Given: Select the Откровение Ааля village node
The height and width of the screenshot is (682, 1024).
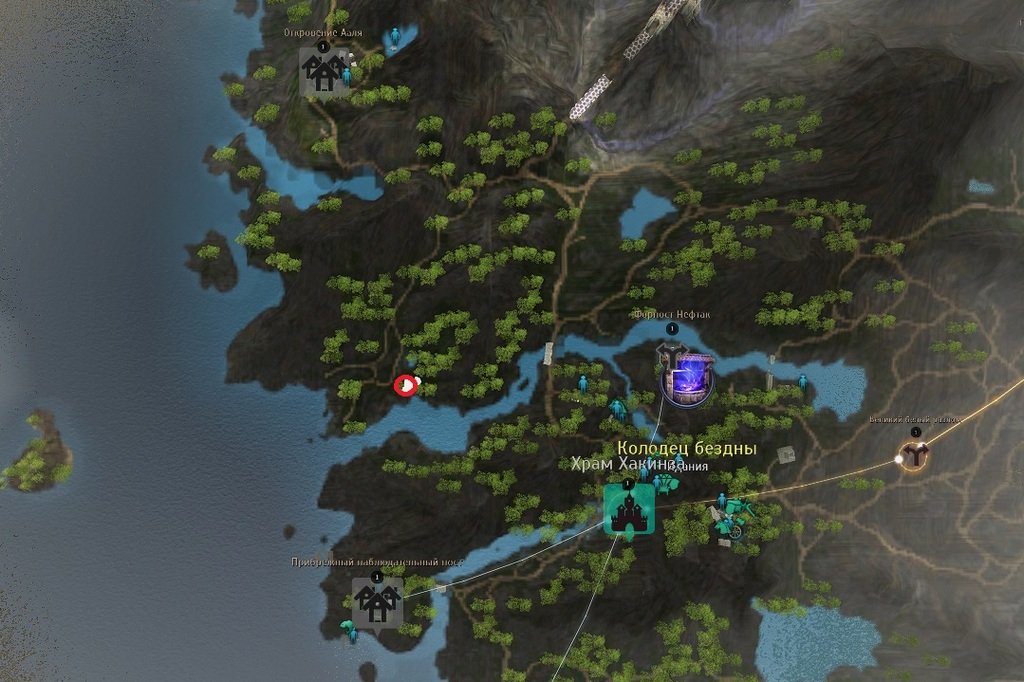Looking at the screenshot, I should 324,72.
